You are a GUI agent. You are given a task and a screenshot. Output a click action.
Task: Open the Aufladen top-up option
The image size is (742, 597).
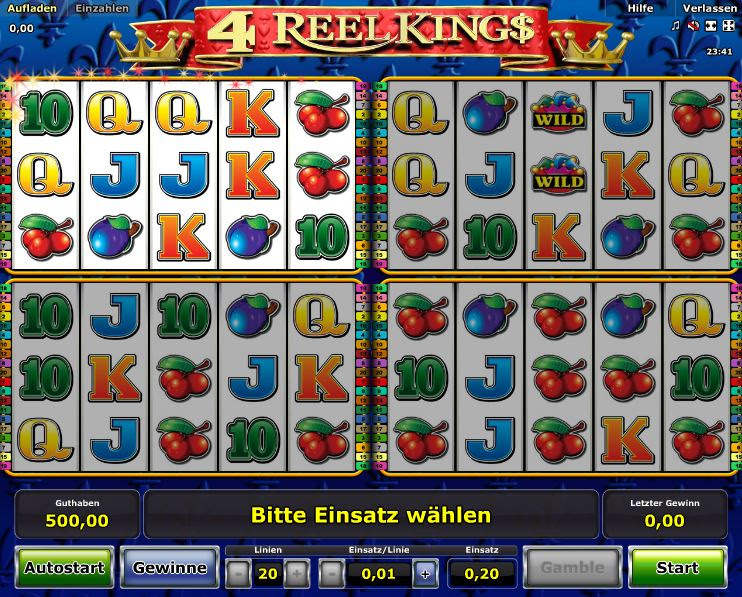[x=31, y=8]
